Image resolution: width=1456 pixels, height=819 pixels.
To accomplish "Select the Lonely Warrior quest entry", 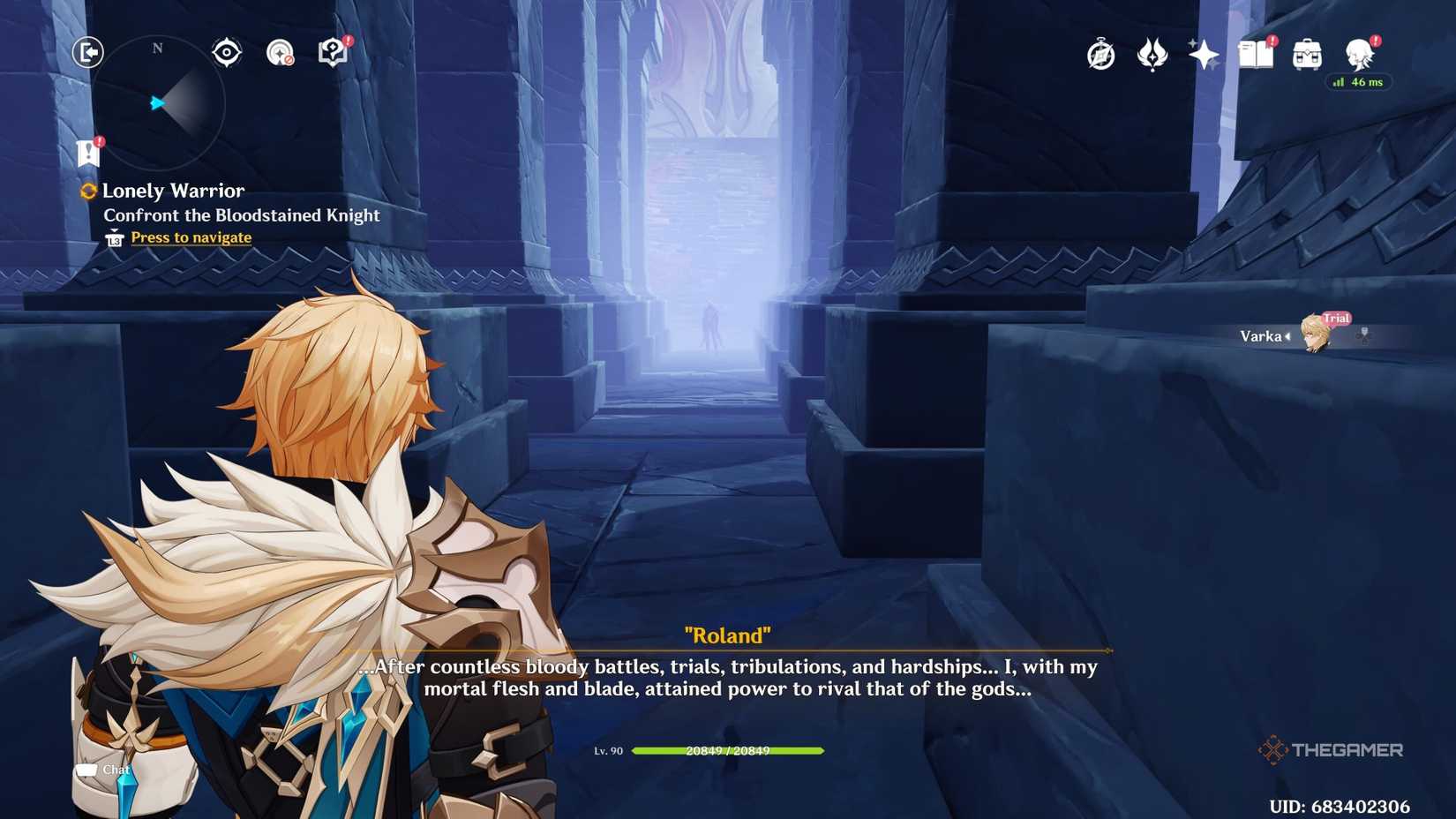I will pyautogui.click(x=174, y=191).
